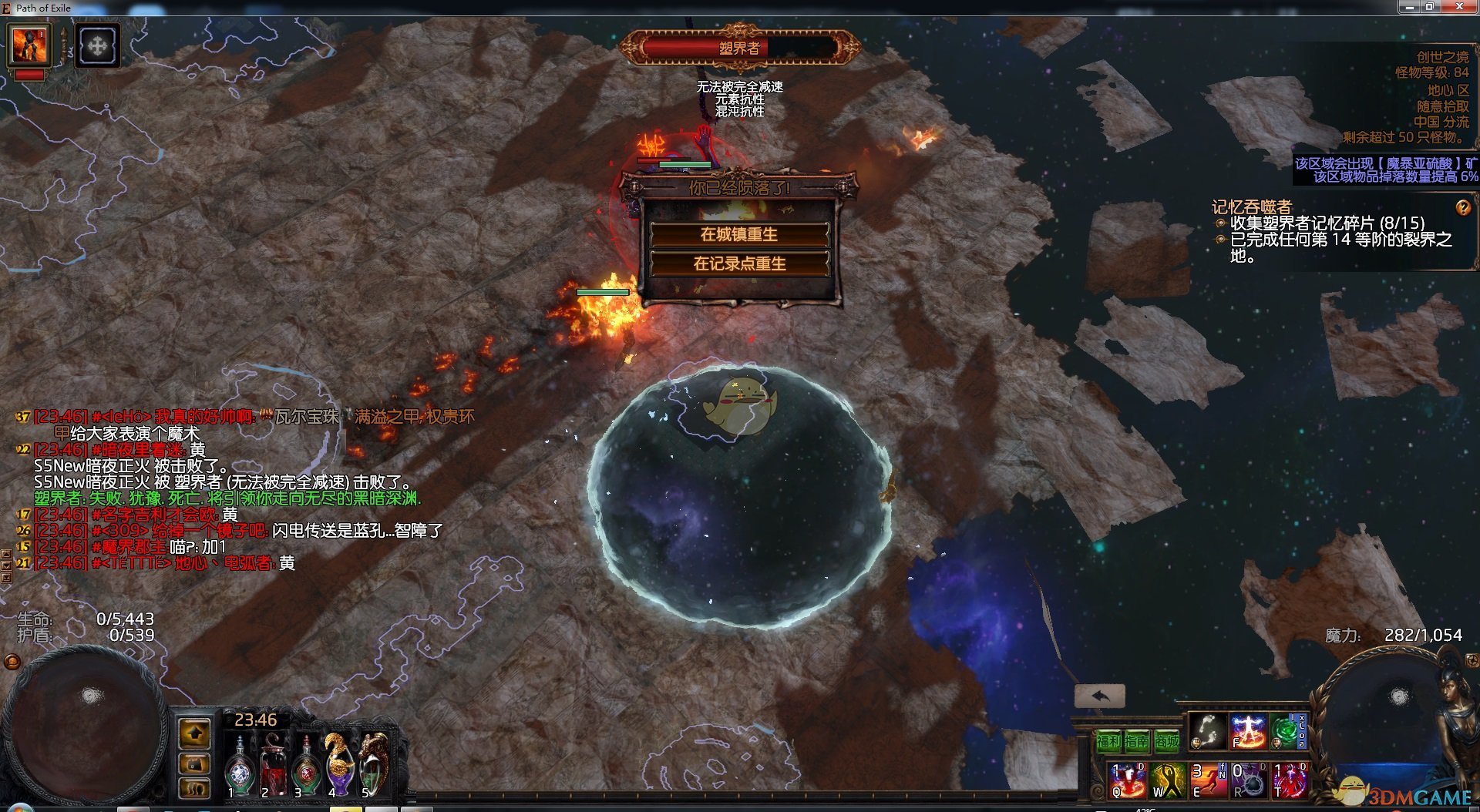Activate the W-key yellow warrior skill

click(x=1169, y=780)
